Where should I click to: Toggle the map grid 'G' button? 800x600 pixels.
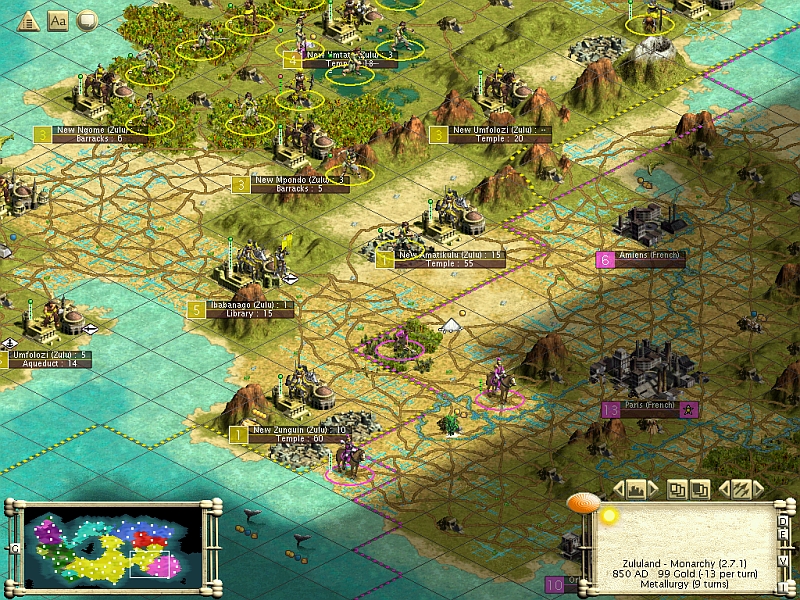click(x=16, y=548)
